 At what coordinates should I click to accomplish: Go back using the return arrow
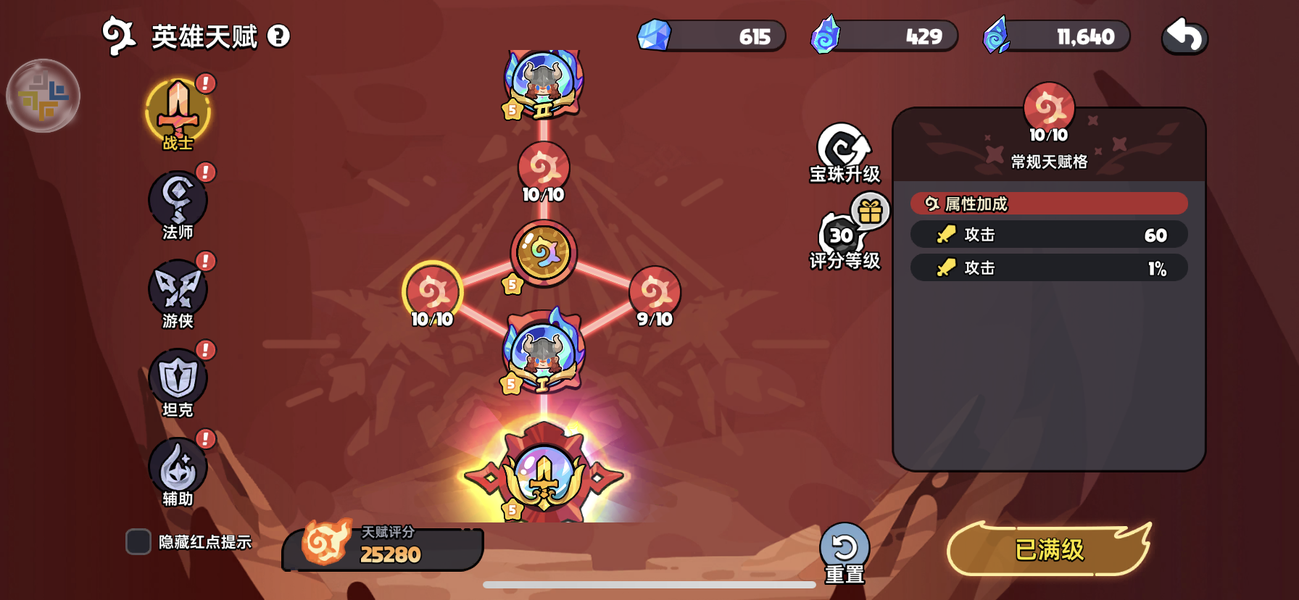point(1184,37)
